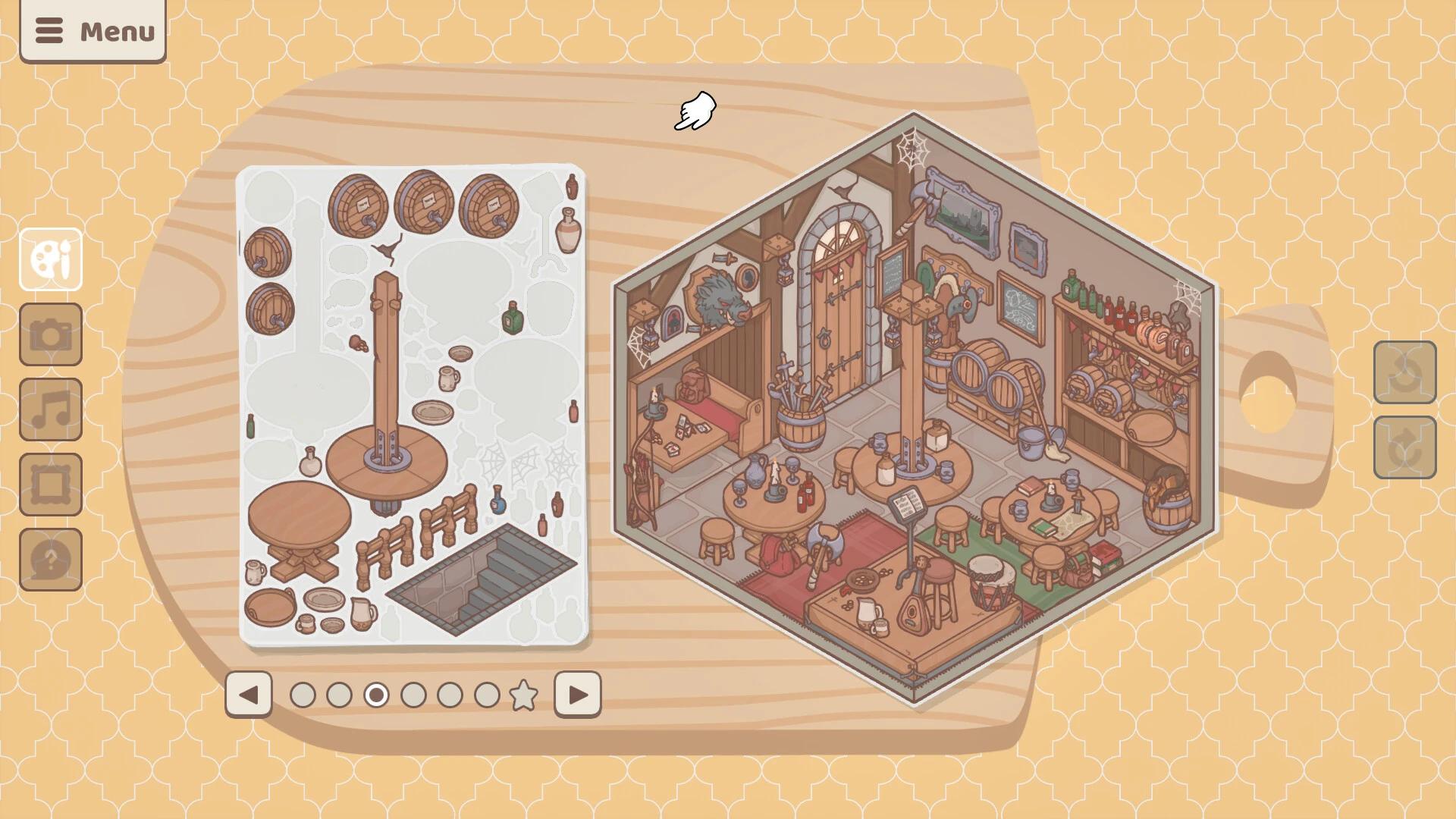Open the camera photo mode
The image size is (1456, 819).
(x=50, y=338)
